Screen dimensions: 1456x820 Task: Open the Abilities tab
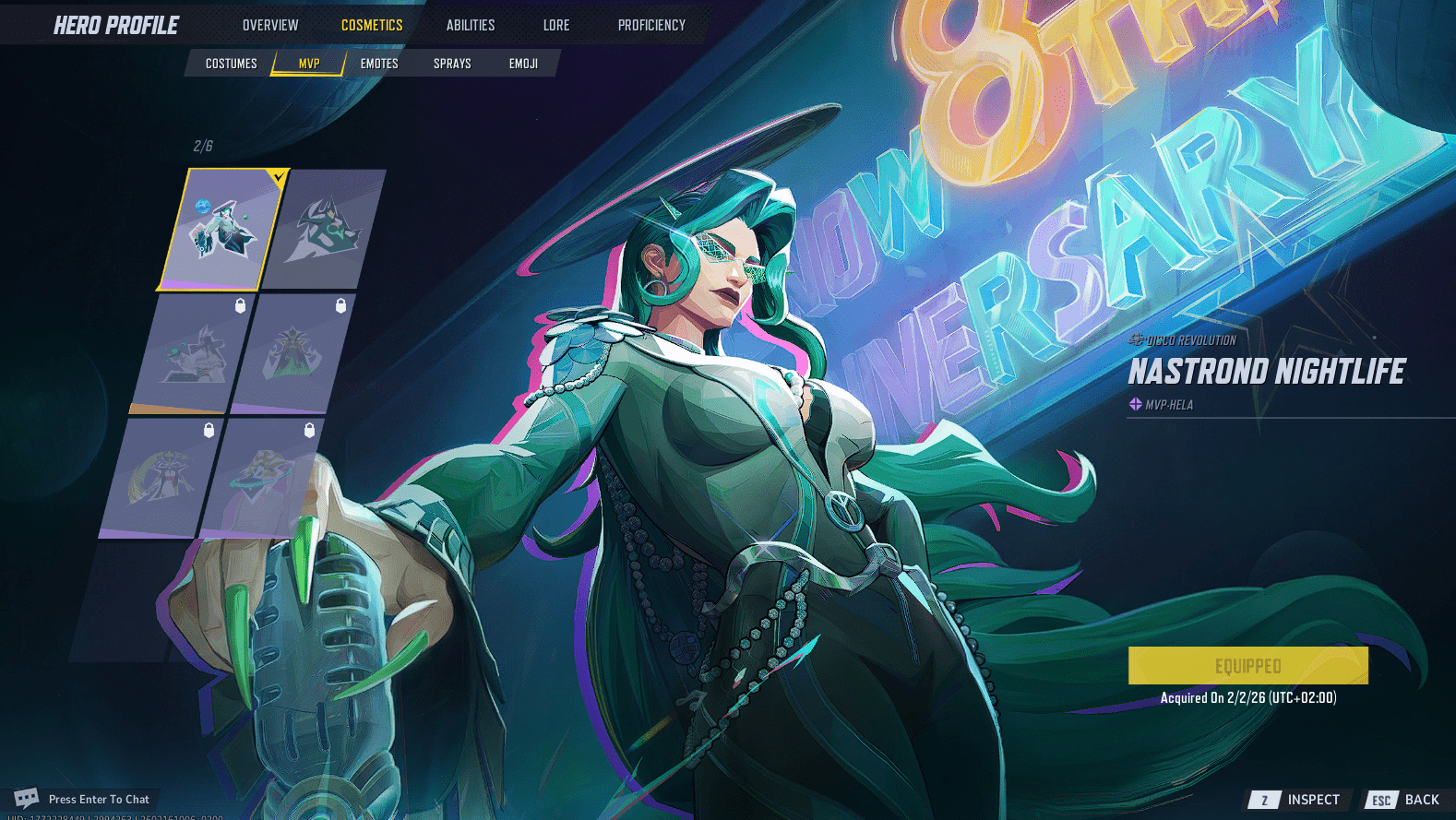(x=471, y=25)
